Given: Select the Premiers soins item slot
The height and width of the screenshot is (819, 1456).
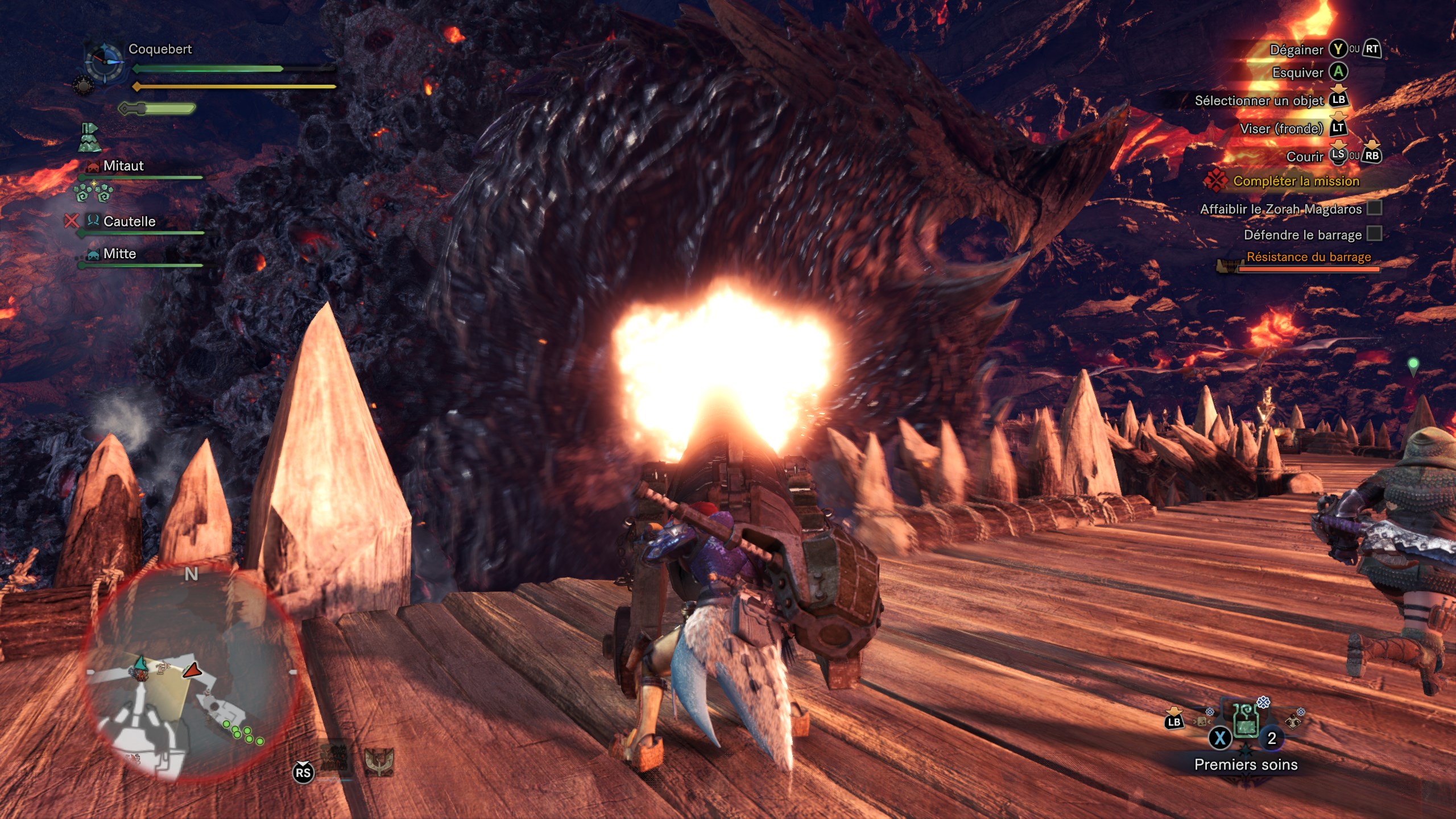Looking at the screenshot, I should pos(1245,721).
